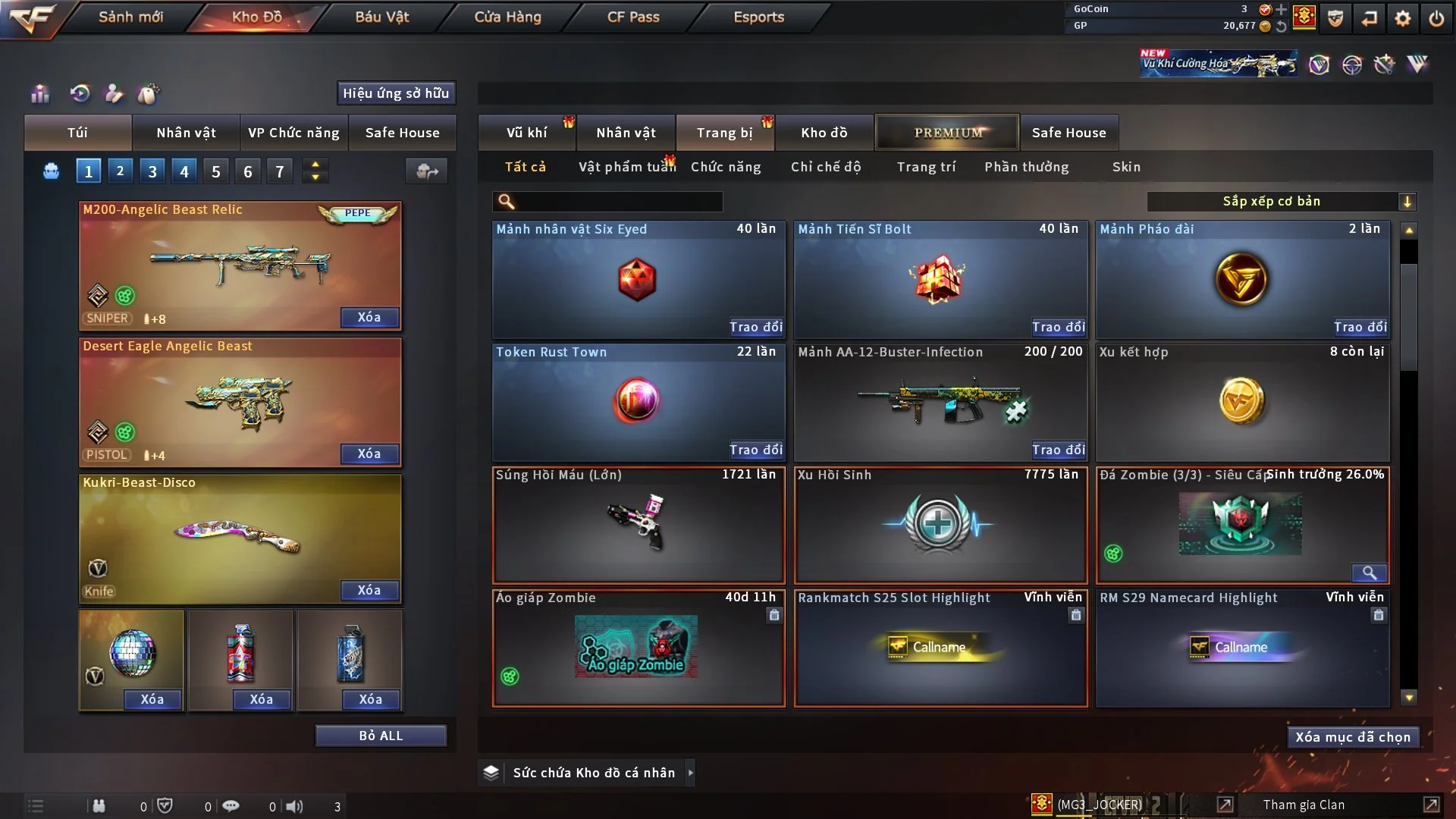This screenshot has height=819, width=1456.
Task: Open the Cửa Hàng shop menu
Action: 507,17
